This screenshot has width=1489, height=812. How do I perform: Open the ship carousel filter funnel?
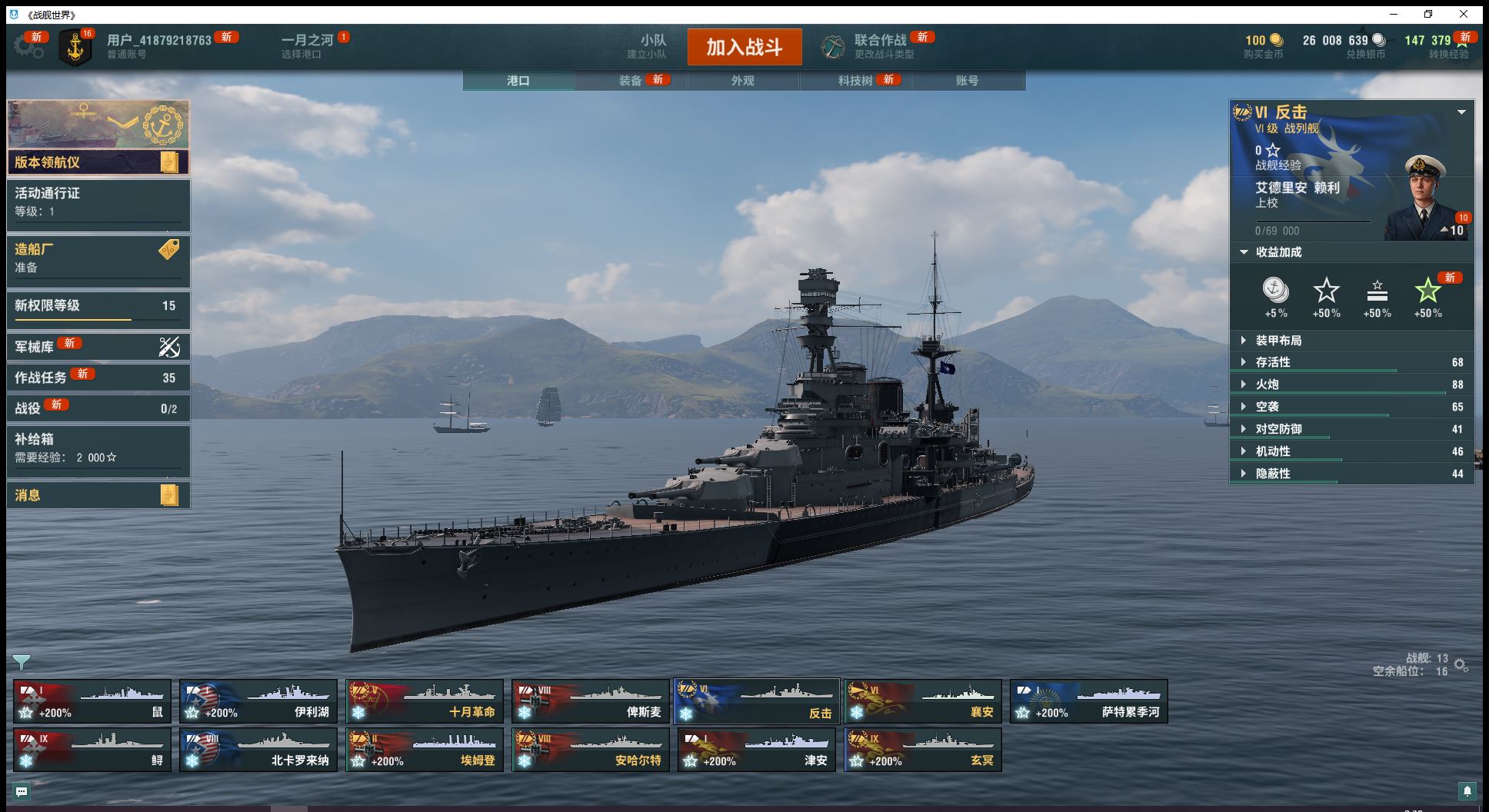[22, 662]
